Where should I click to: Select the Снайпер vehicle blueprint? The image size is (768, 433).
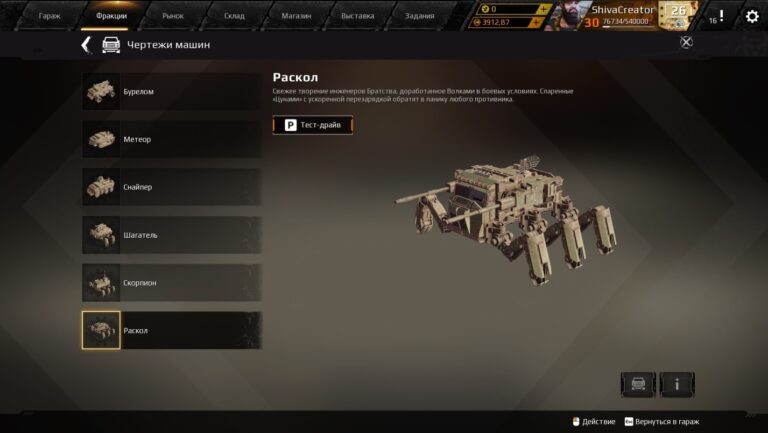pos(171,187)
